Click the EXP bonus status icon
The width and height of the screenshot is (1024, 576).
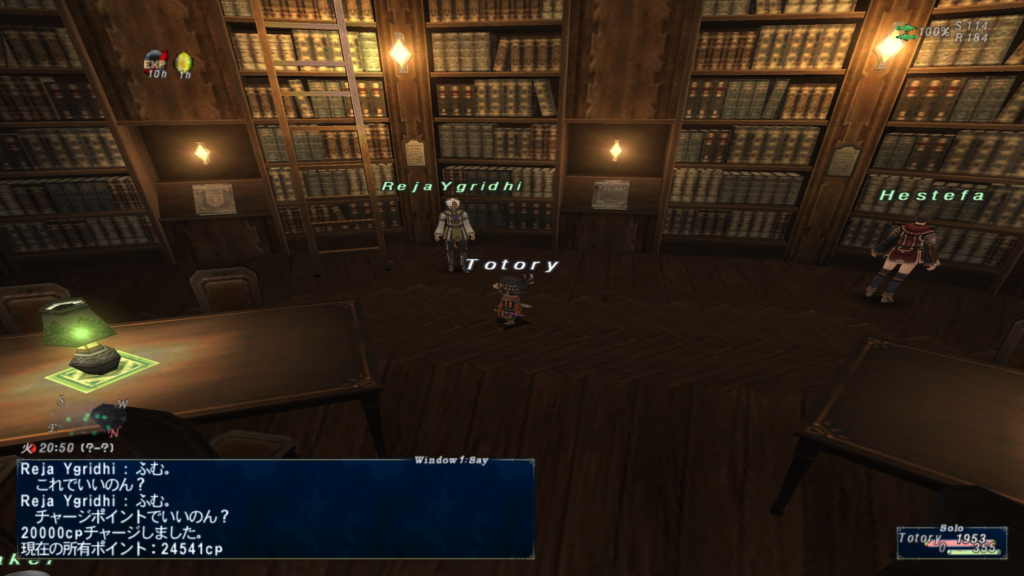[155, 63]
